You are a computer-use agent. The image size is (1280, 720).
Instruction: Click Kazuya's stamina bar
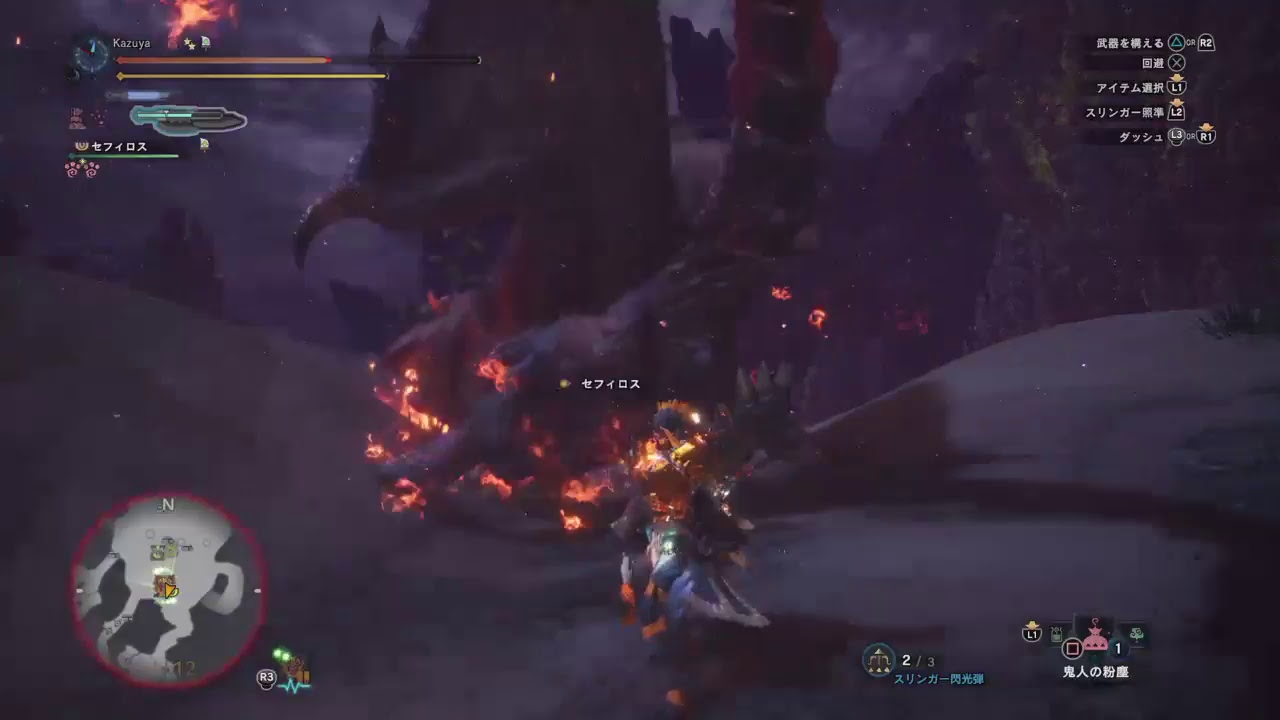[x=250, y=76]
